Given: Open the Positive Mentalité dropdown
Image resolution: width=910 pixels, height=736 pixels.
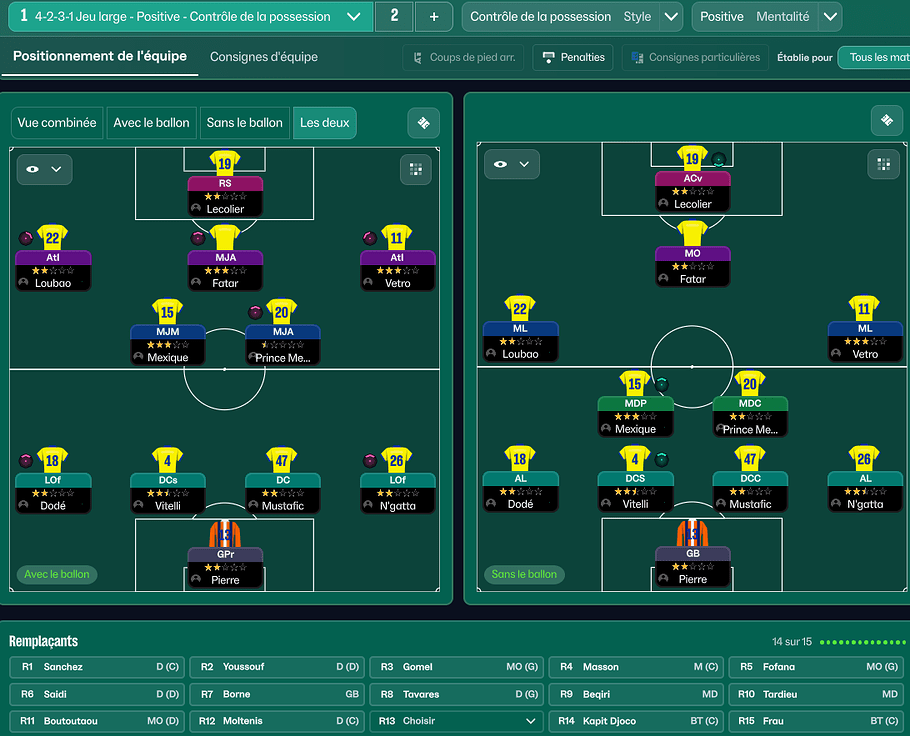Looking at the screenshot, I should click(829, 17).
